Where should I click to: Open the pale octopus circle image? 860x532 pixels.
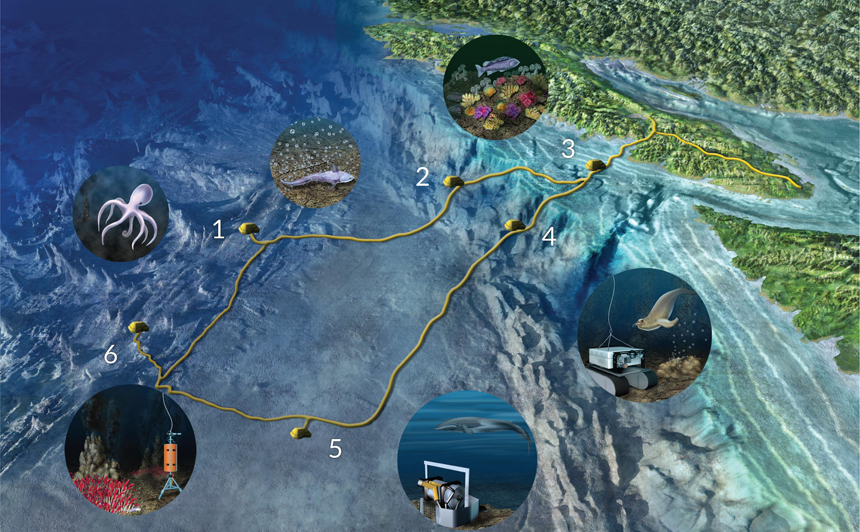[121, 215]
